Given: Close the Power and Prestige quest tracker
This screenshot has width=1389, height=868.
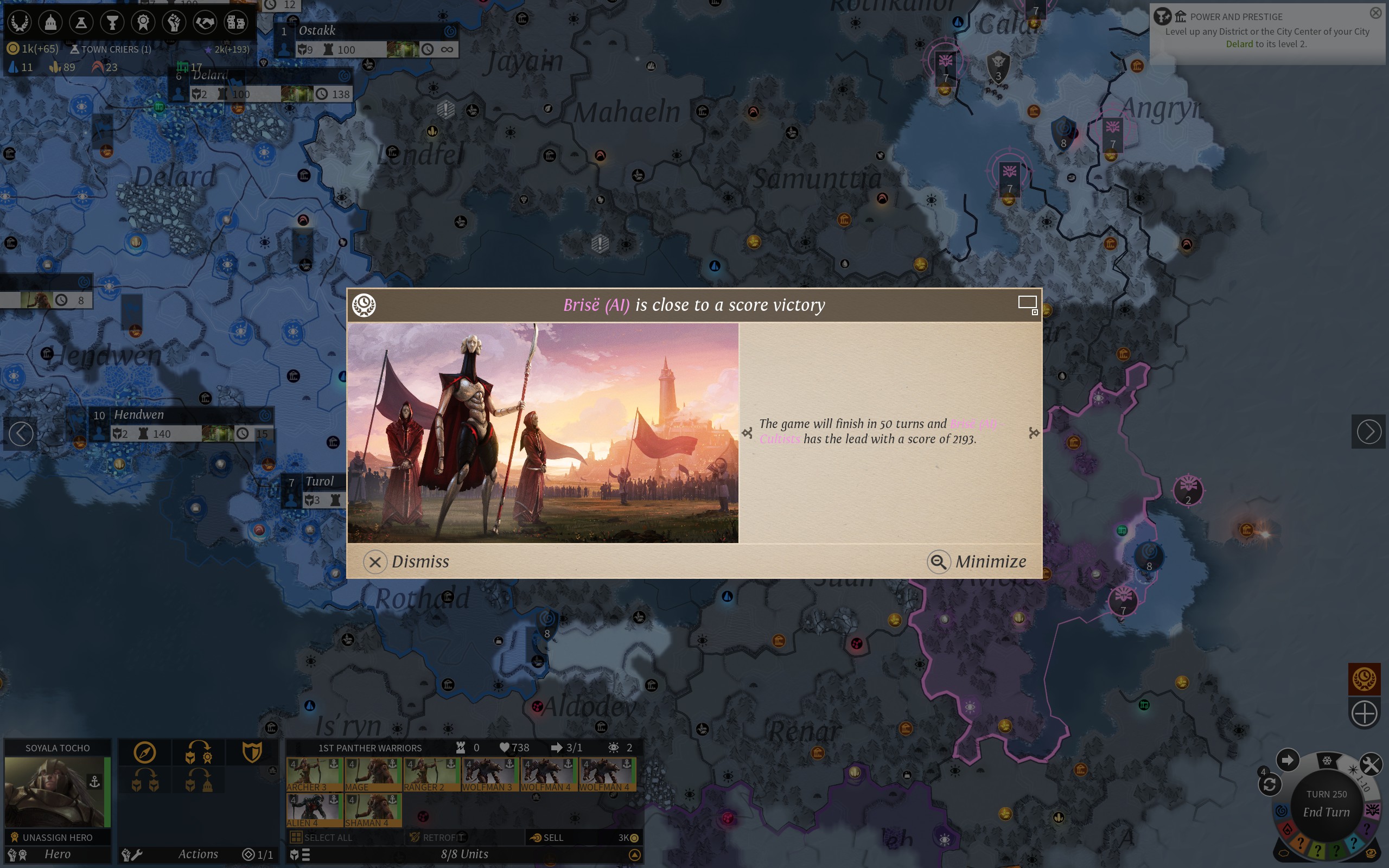Looking at the screenshot, I should point(1375,12).
